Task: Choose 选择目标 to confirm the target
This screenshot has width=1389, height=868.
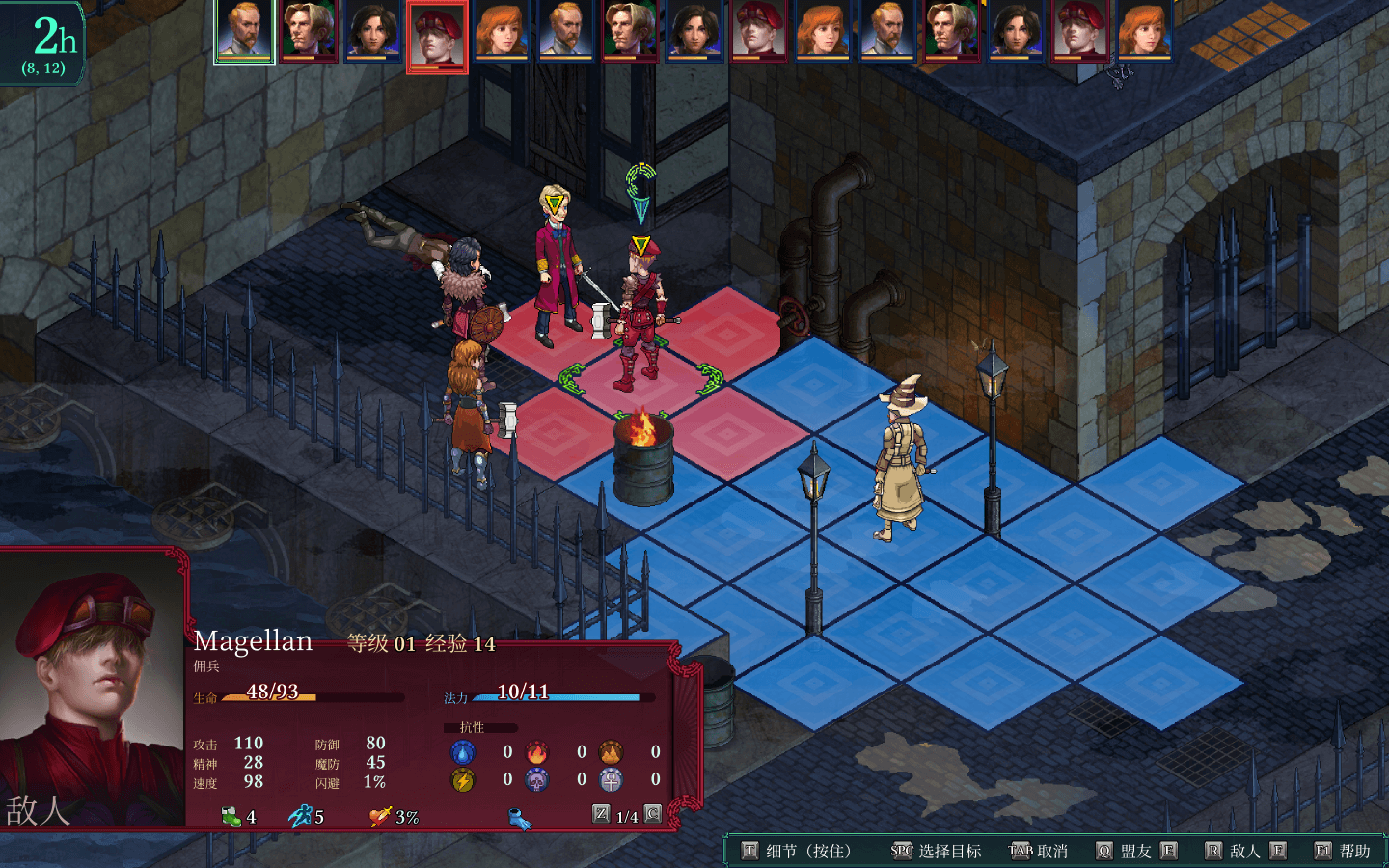Action: coord(937,851)
